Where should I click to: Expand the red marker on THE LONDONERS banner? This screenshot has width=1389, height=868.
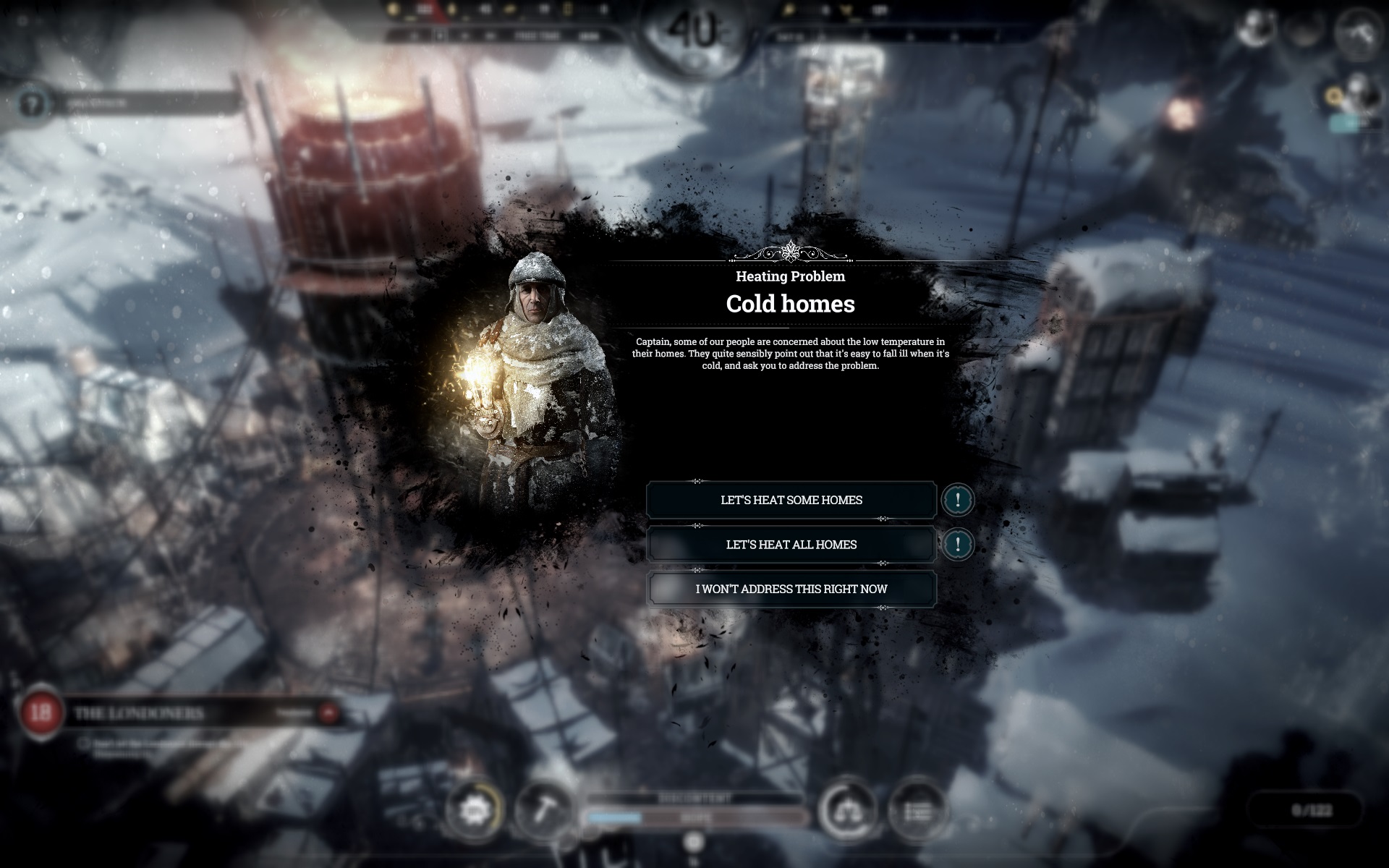[x=328, y=712]
